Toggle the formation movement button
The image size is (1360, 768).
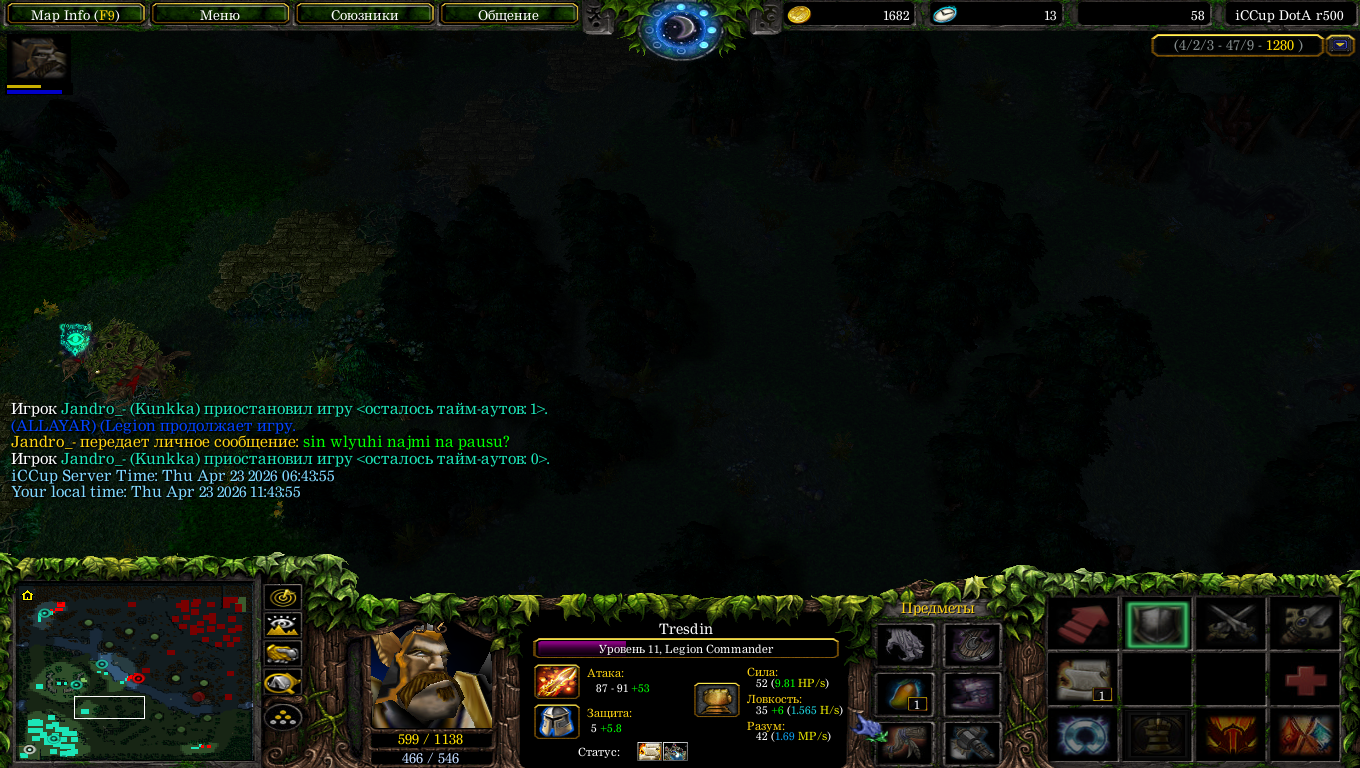coord(283,716)
